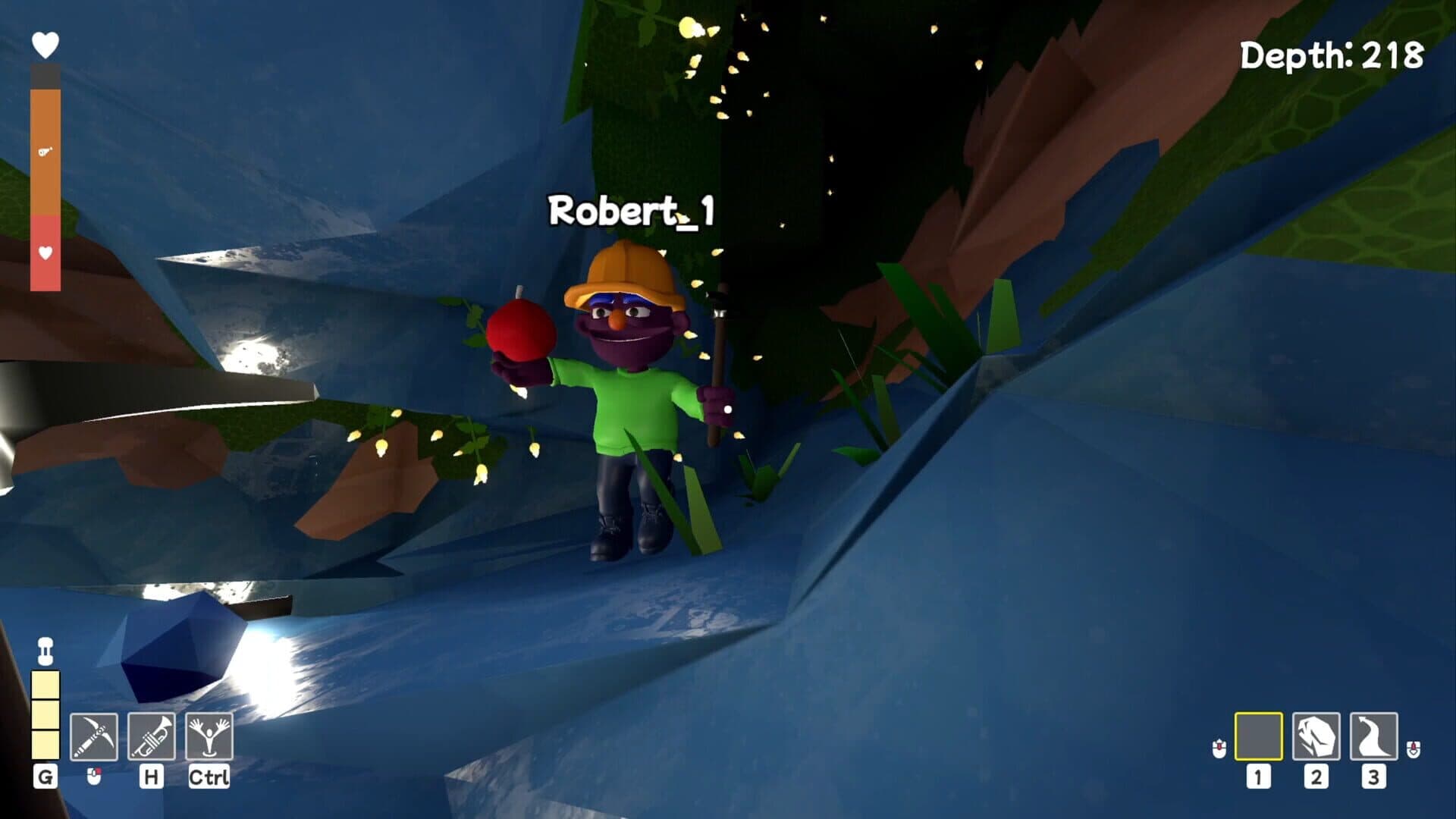The image size is (1456, 819).
Task: Click the meat drumstick icon on the hunger bar
Action: coord(44,152)
